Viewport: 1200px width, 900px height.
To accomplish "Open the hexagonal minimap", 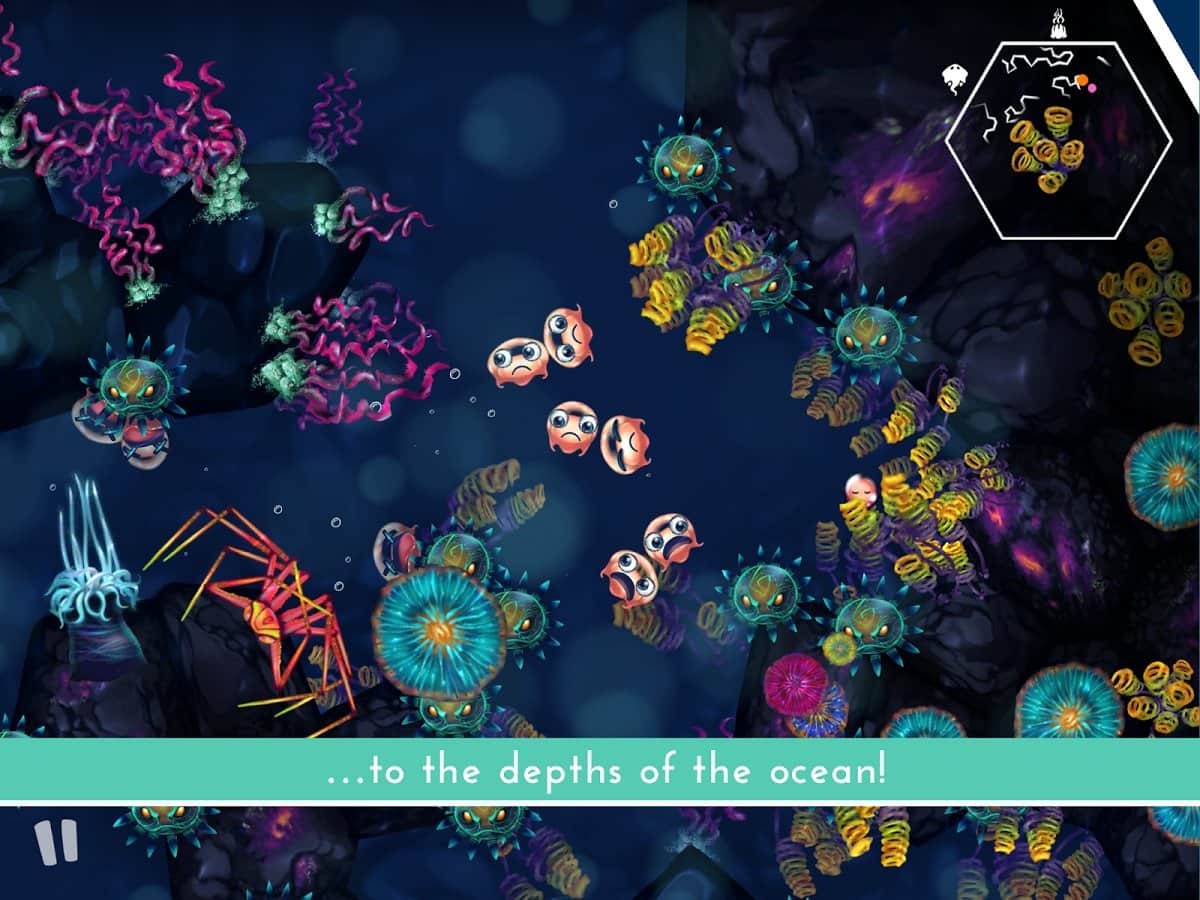I will click(1058, 142).
